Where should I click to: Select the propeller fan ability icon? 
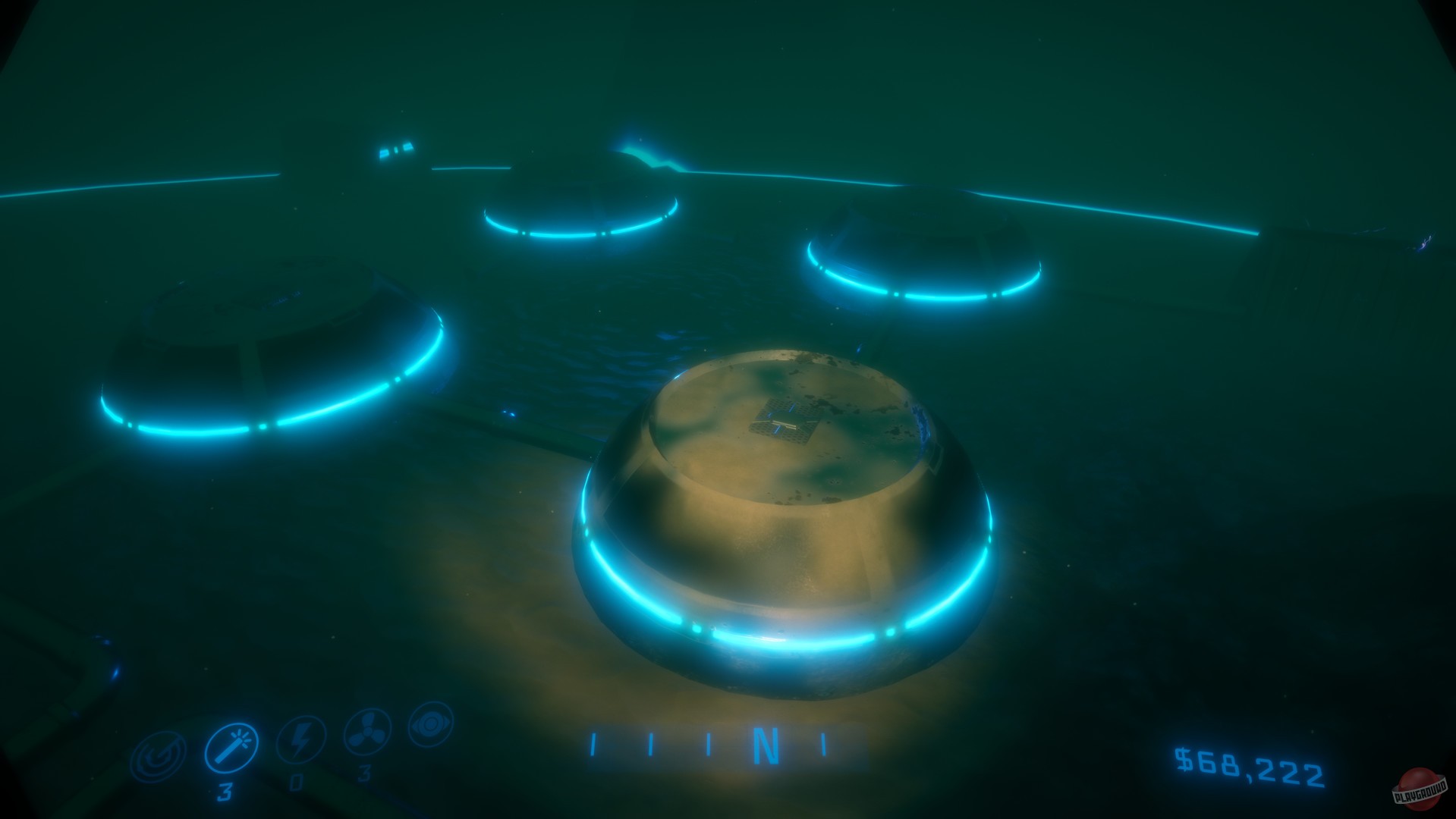coord(366,732)
